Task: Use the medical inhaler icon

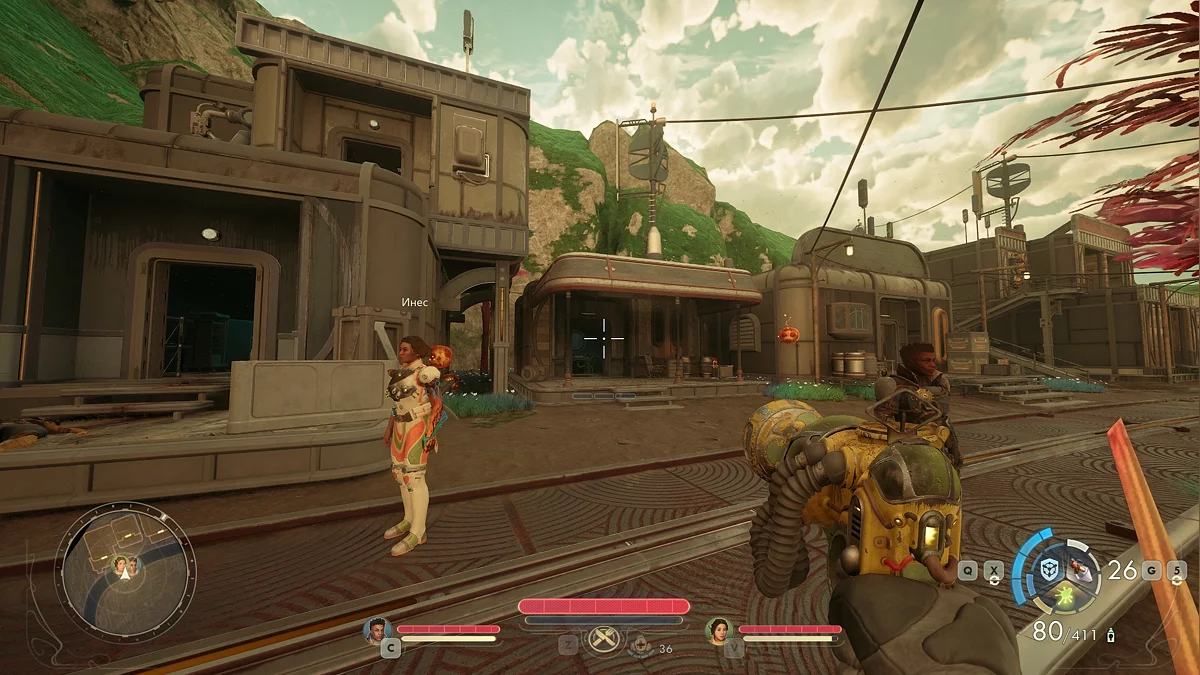Action: [x=641, y=647]
